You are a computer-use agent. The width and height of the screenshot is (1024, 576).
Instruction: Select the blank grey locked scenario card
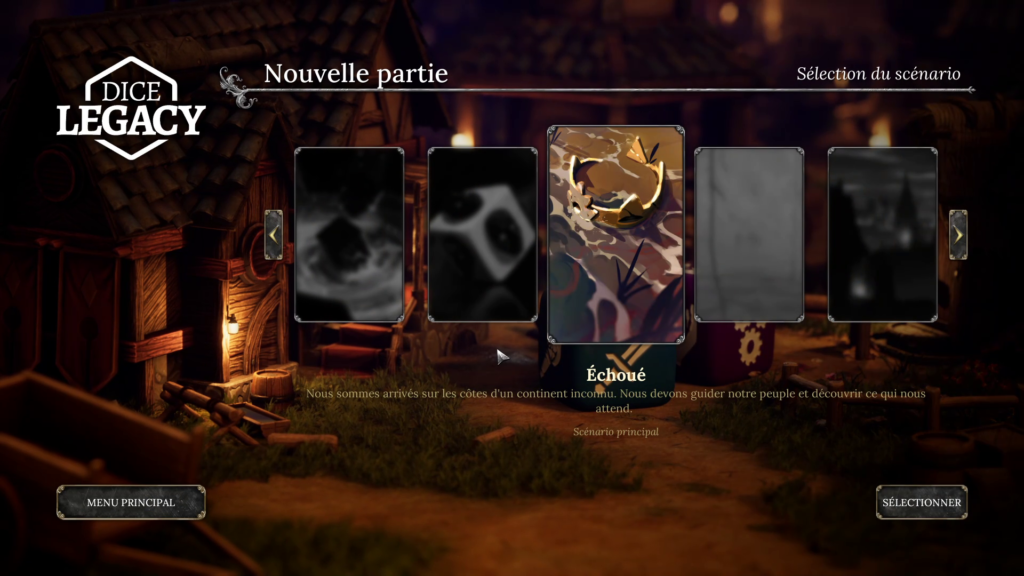point(749,235)
